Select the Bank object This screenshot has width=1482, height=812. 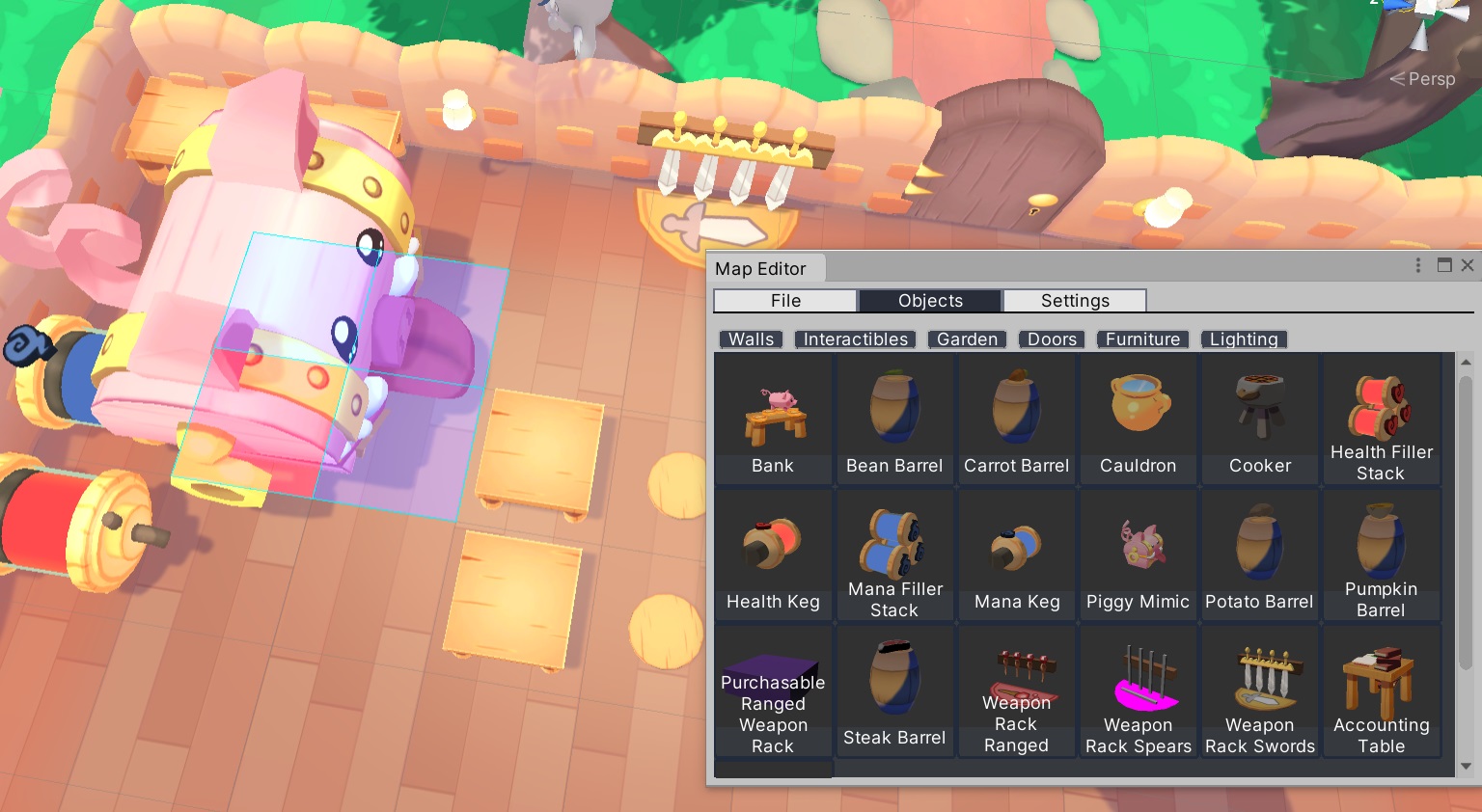click(773, 419)
